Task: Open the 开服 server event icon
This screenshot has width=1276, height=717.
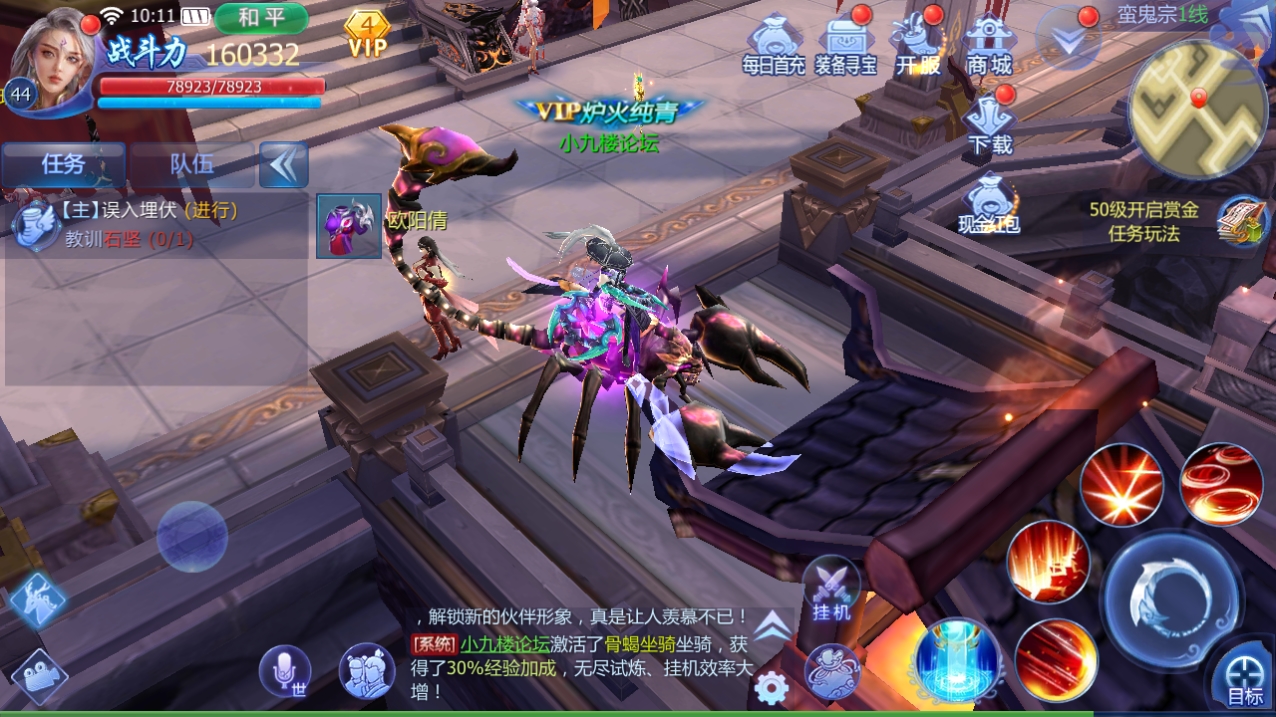Action: click(x=917, y=47)
